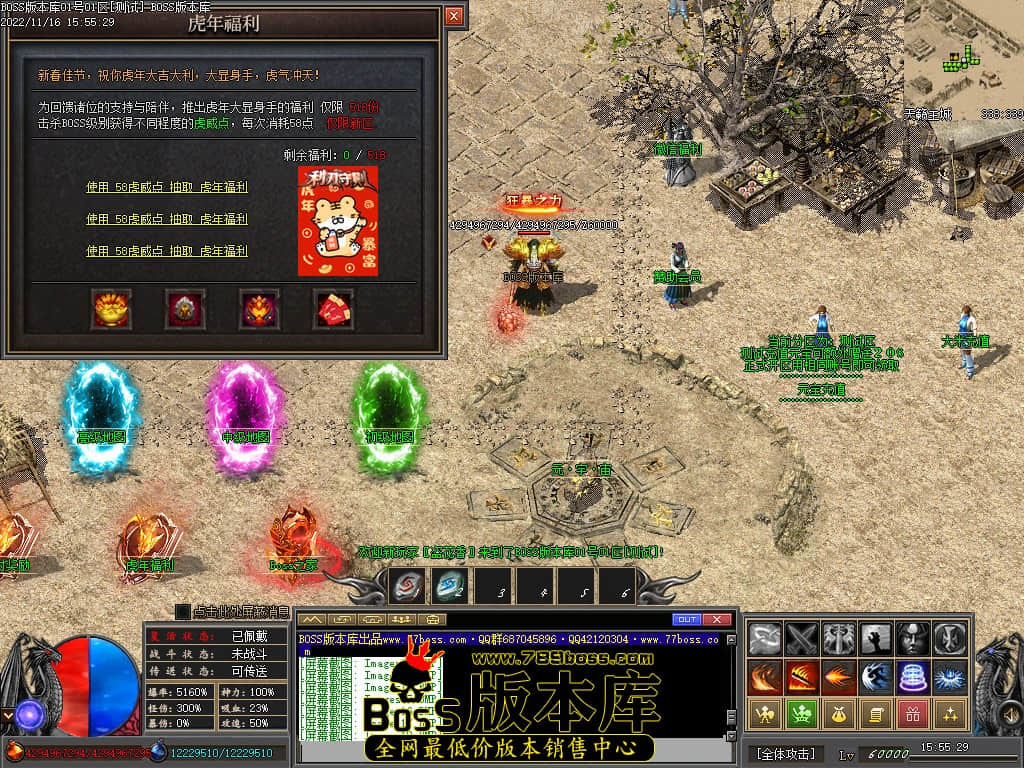The image size is (1024, 768).
Task: Toggle the 屏蔽消息 message-blocking checkbox
Action: click(183, 611)
